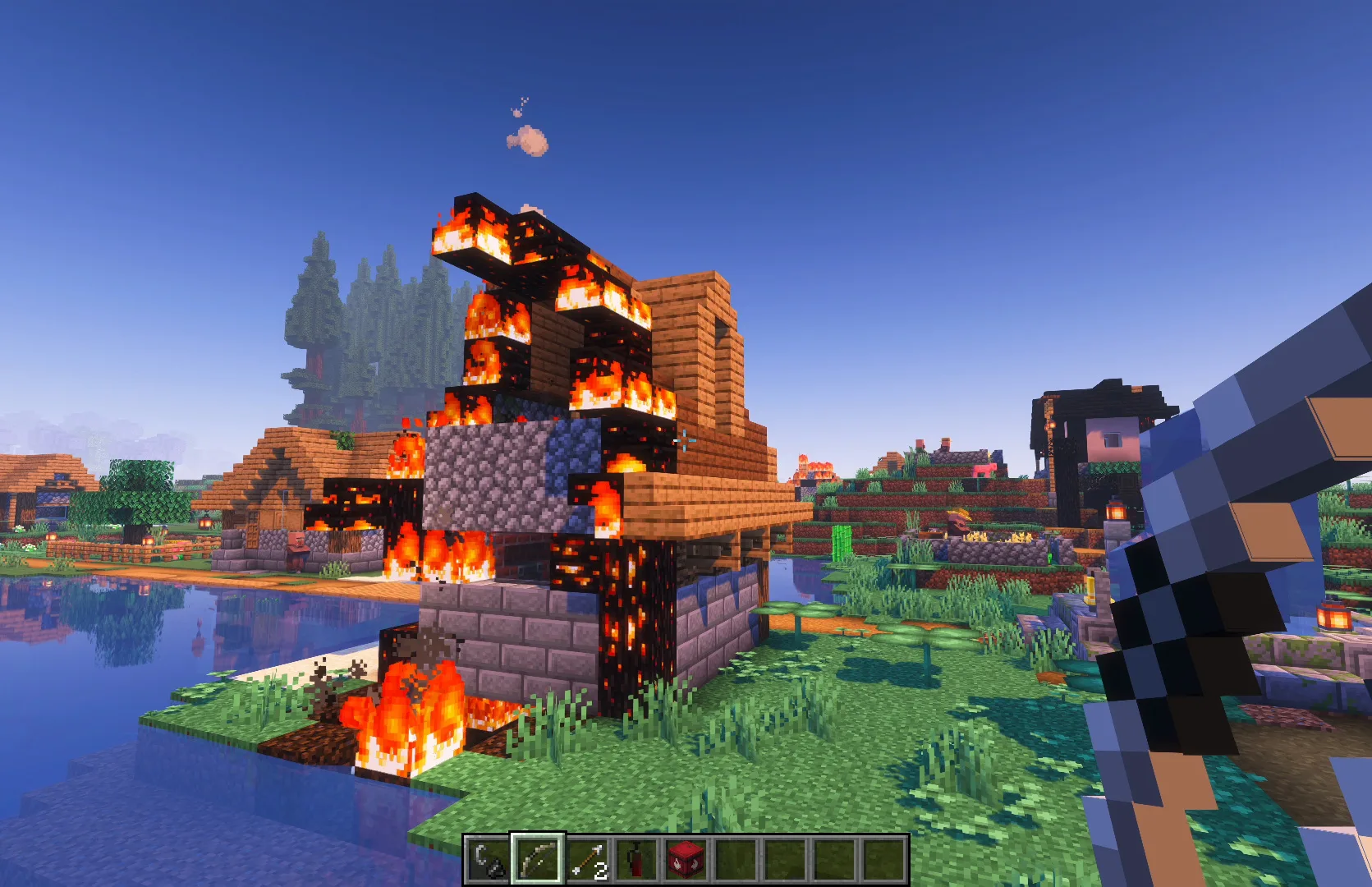Click the crosshair at screen center
This screenshot has height=887, width=1372.
pyautogui.click(x=686, y=442)
